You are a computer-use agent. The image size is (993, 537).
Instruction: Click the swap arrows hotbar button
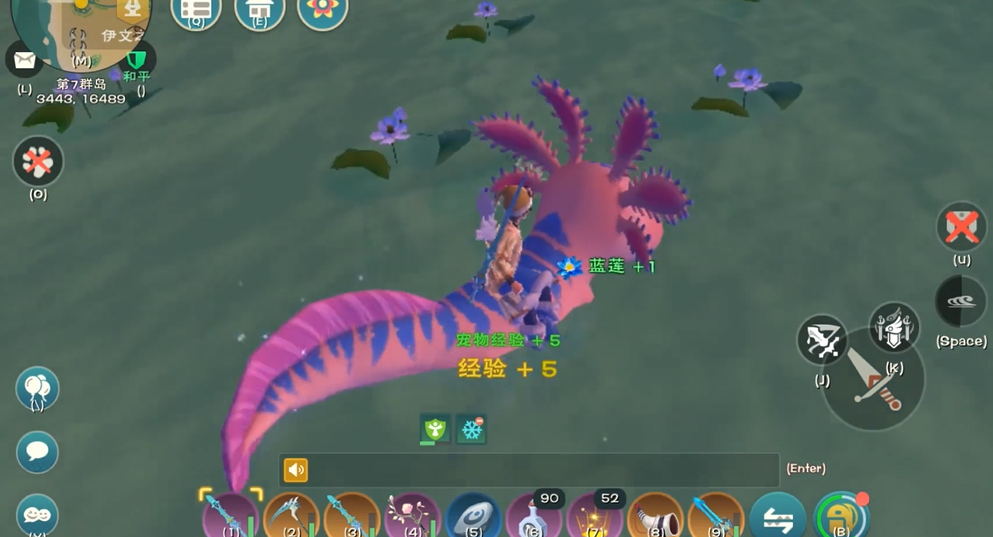[777, 518]
